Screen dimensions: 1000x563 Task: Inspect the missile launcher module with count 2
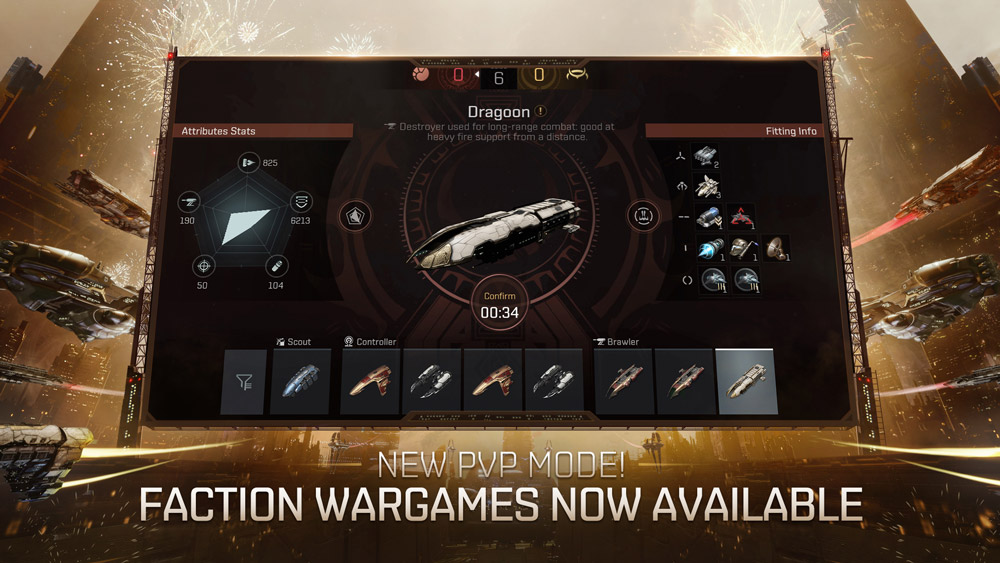pyautogui.click(x=707, y=155)
